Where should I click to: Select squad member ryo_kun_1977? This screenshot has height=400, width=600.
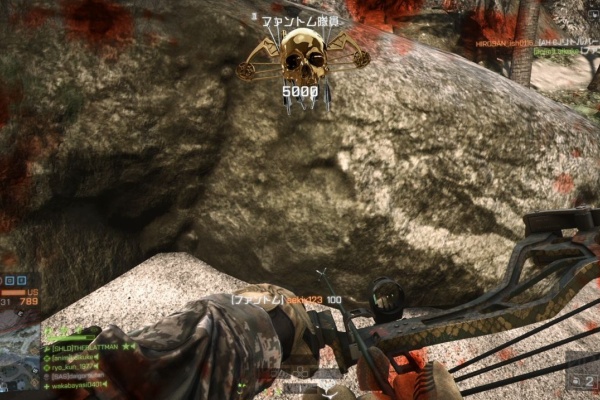(x=73, y=366)
